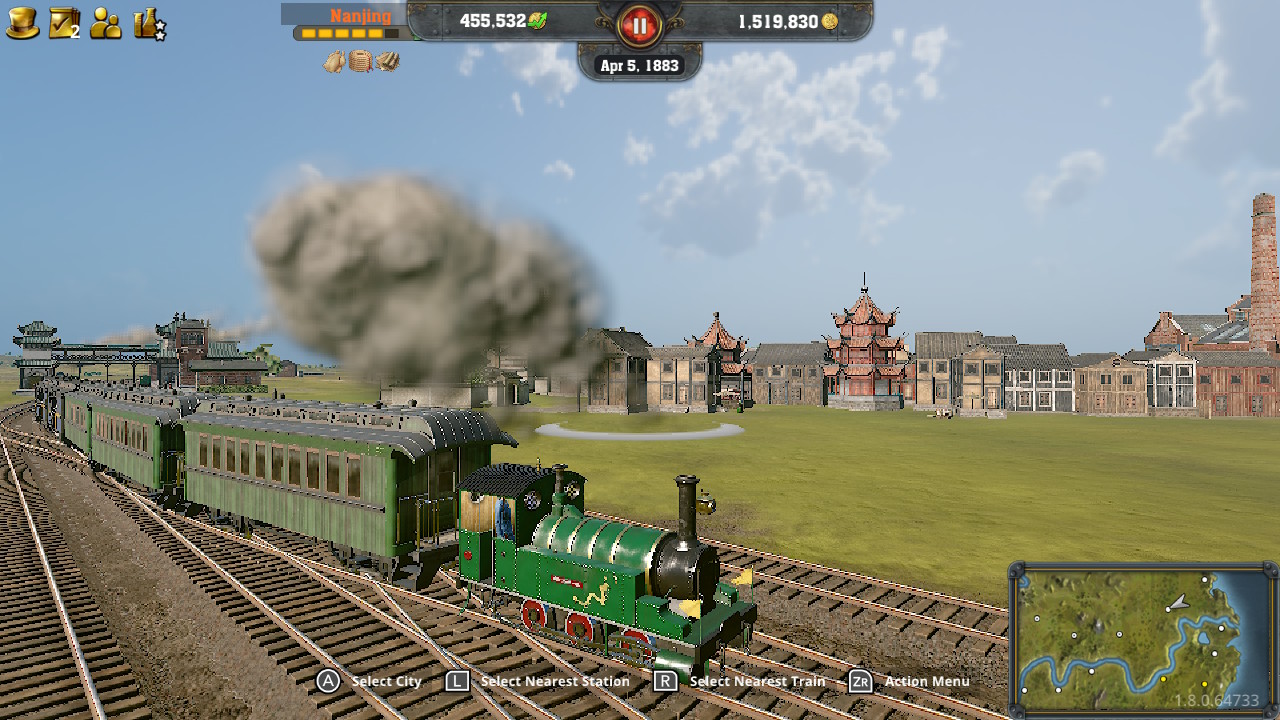Viewport: 1280px width, 720px height.
Task: Pause the game with the red pause button
Action: [638, 27]
